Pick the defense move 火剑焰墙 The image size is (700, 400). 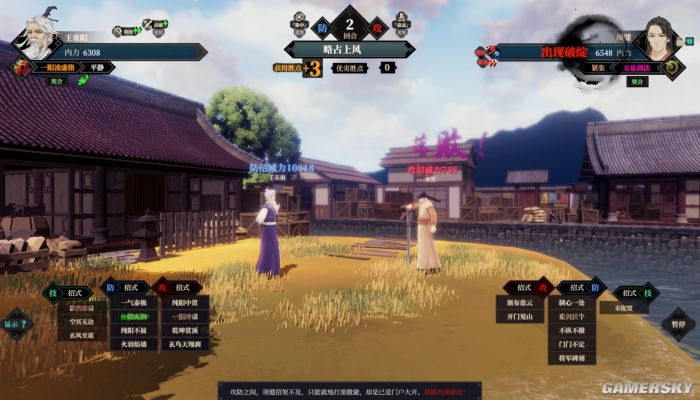(133, 344)
